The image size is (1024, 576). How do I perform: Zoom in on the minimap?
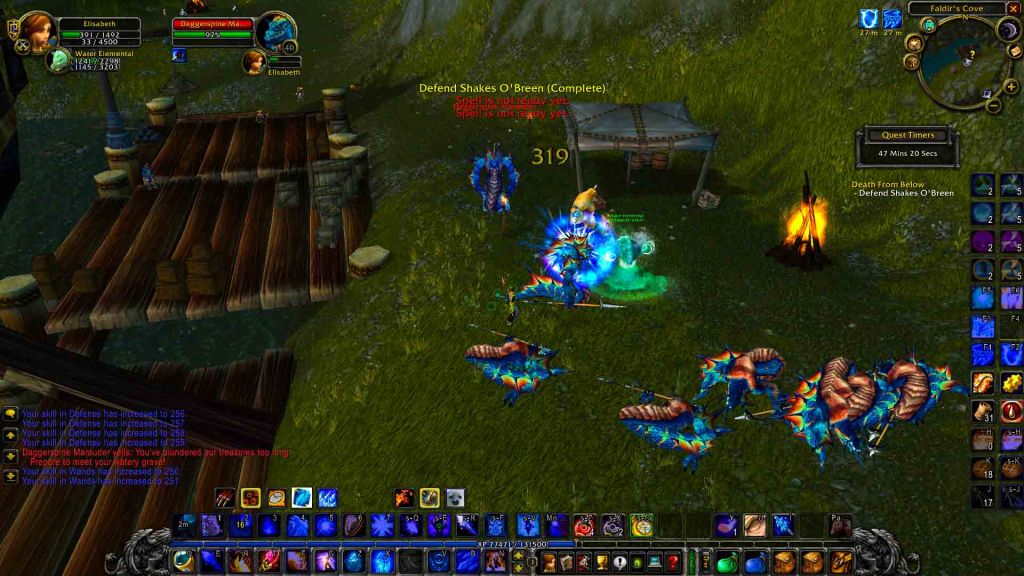point(1010,87)
